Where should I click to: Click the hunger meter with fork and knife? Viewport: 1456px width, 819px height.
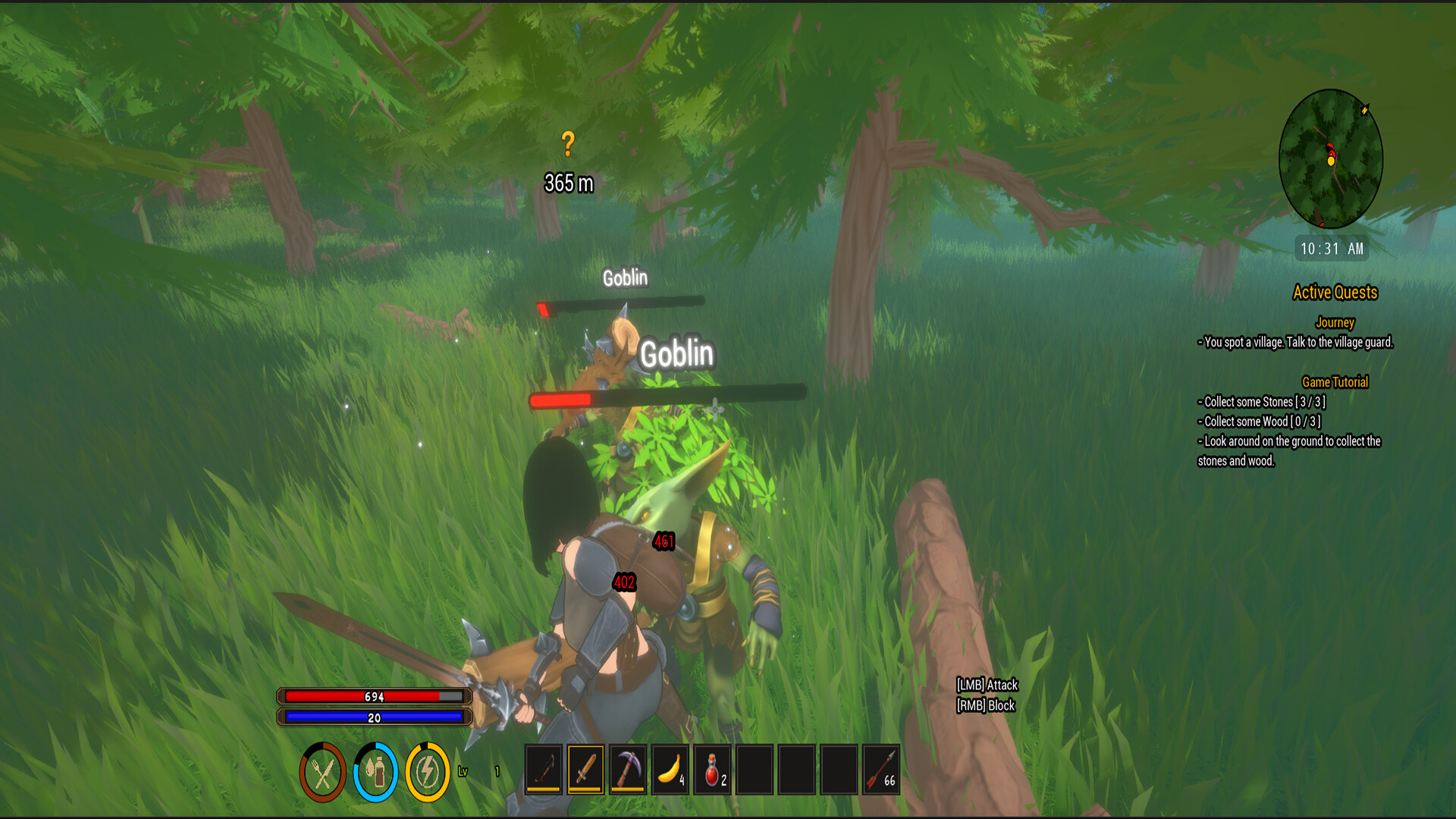coord(325,770)
